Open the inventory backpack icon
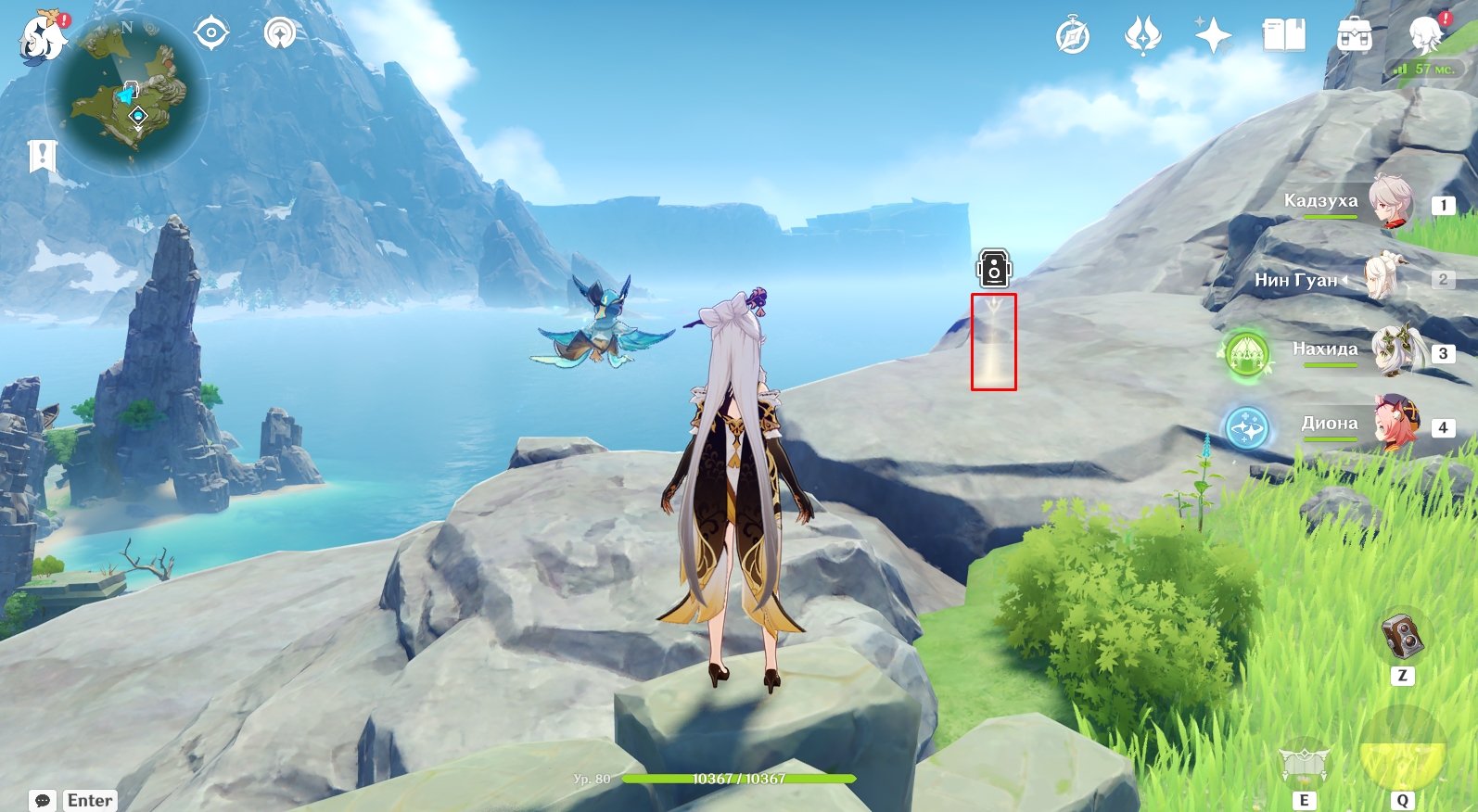Image resolution: width=1478 pixels, height=812 pixels. point(1355,36)
